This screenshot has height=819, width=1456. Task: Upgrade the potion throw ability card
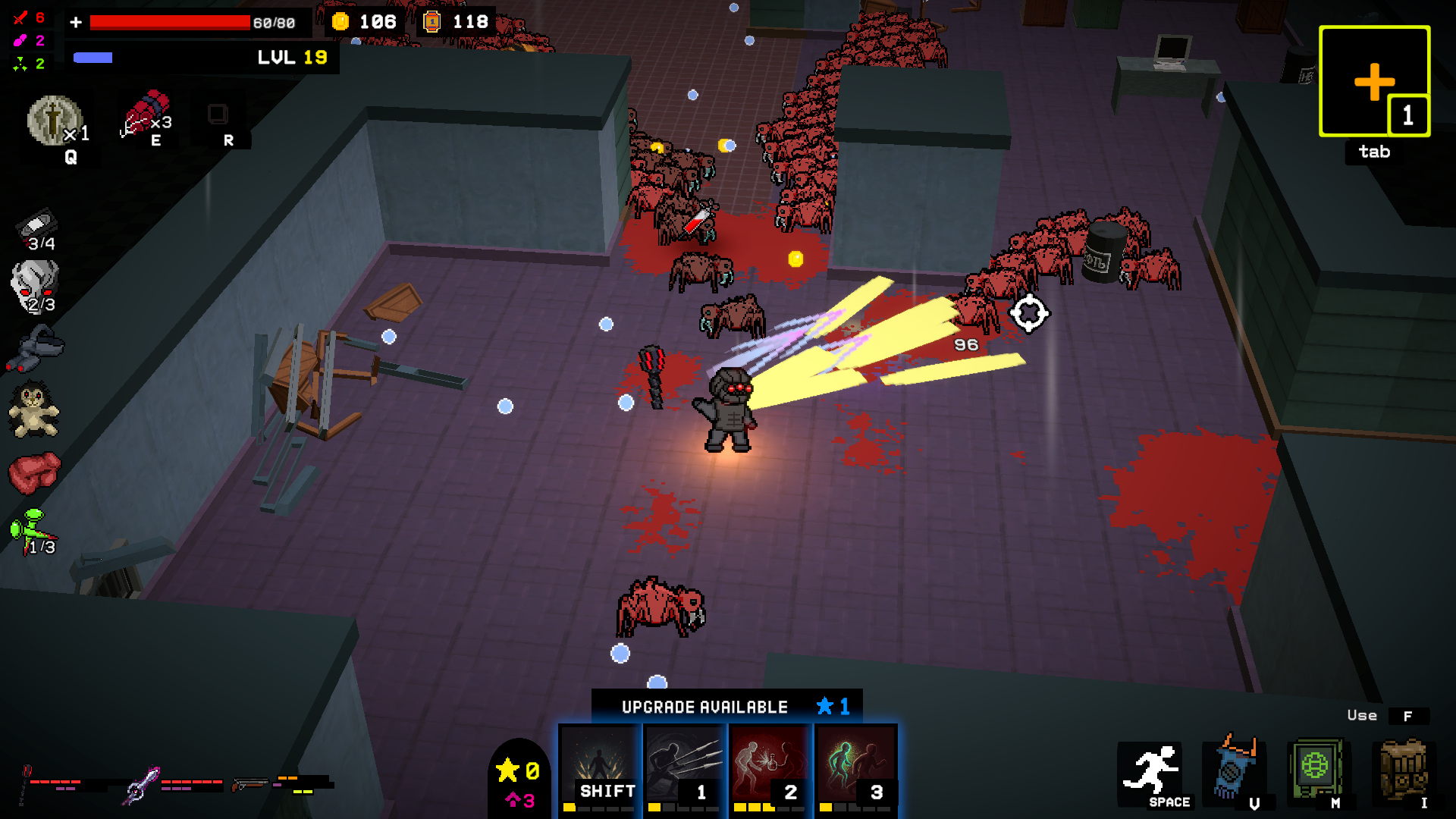coord(770,767)
